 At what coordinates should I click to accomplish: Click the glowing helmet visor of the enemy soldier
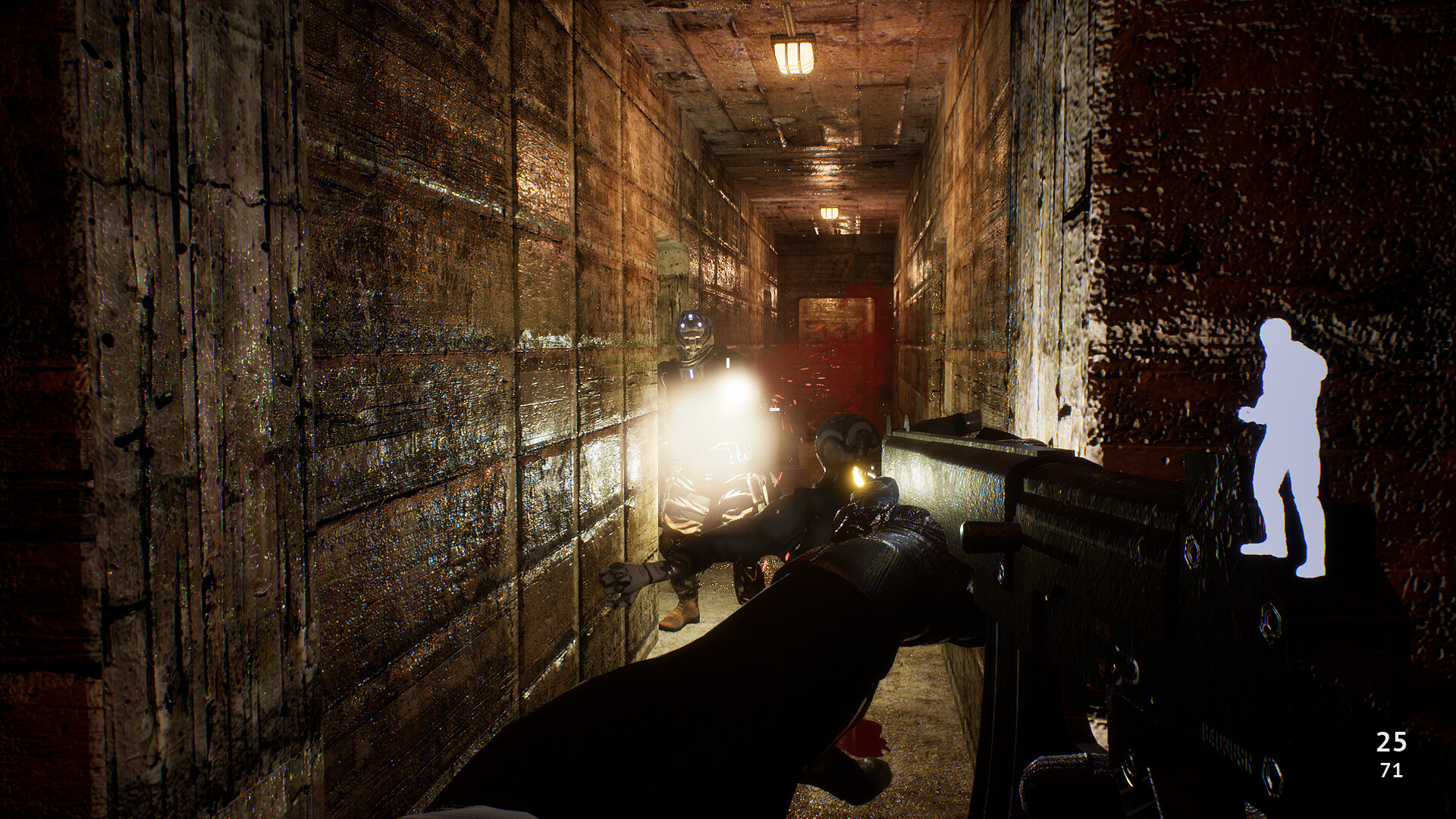[692, 326]
